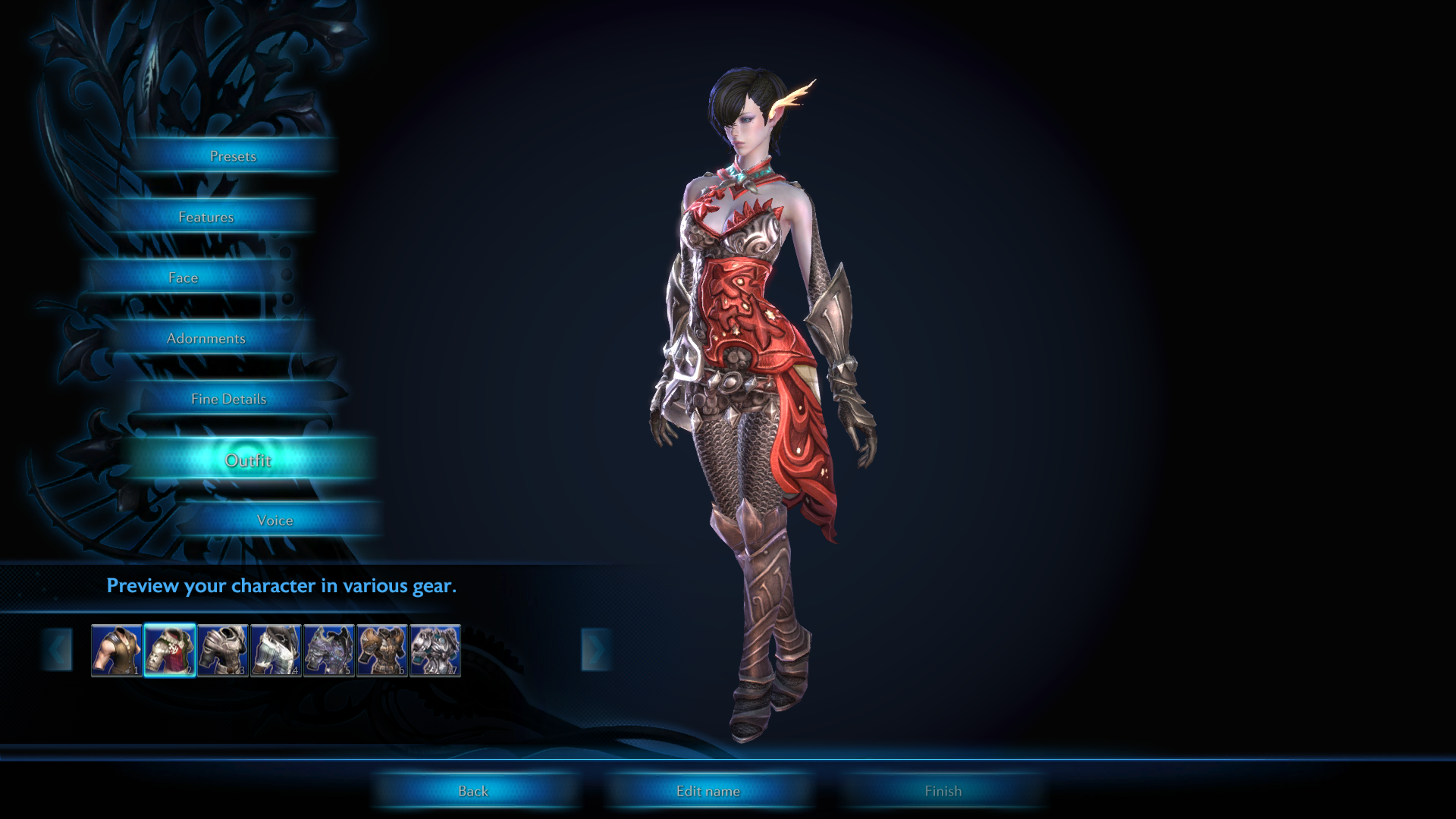The height and width of the screenshot is (819, 1456).
Task: Preview outfit 3 steel plate armor
Action: click(223, 650)
